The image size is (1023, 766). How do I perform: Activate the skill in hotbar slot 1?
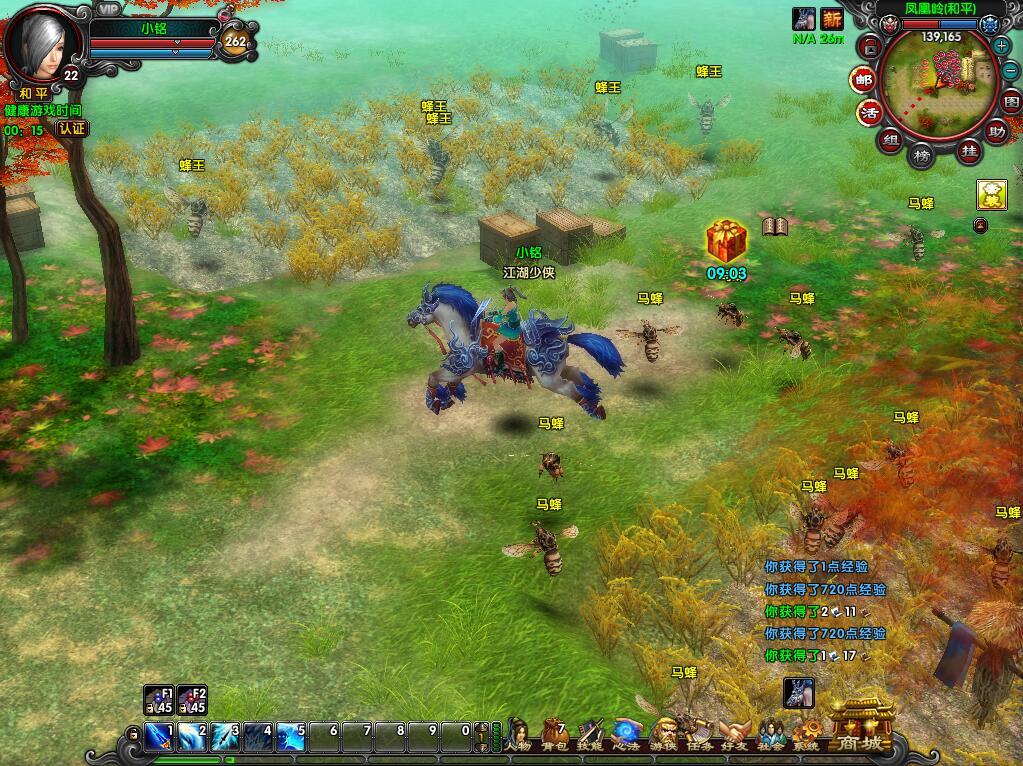[x=161, y=737]
